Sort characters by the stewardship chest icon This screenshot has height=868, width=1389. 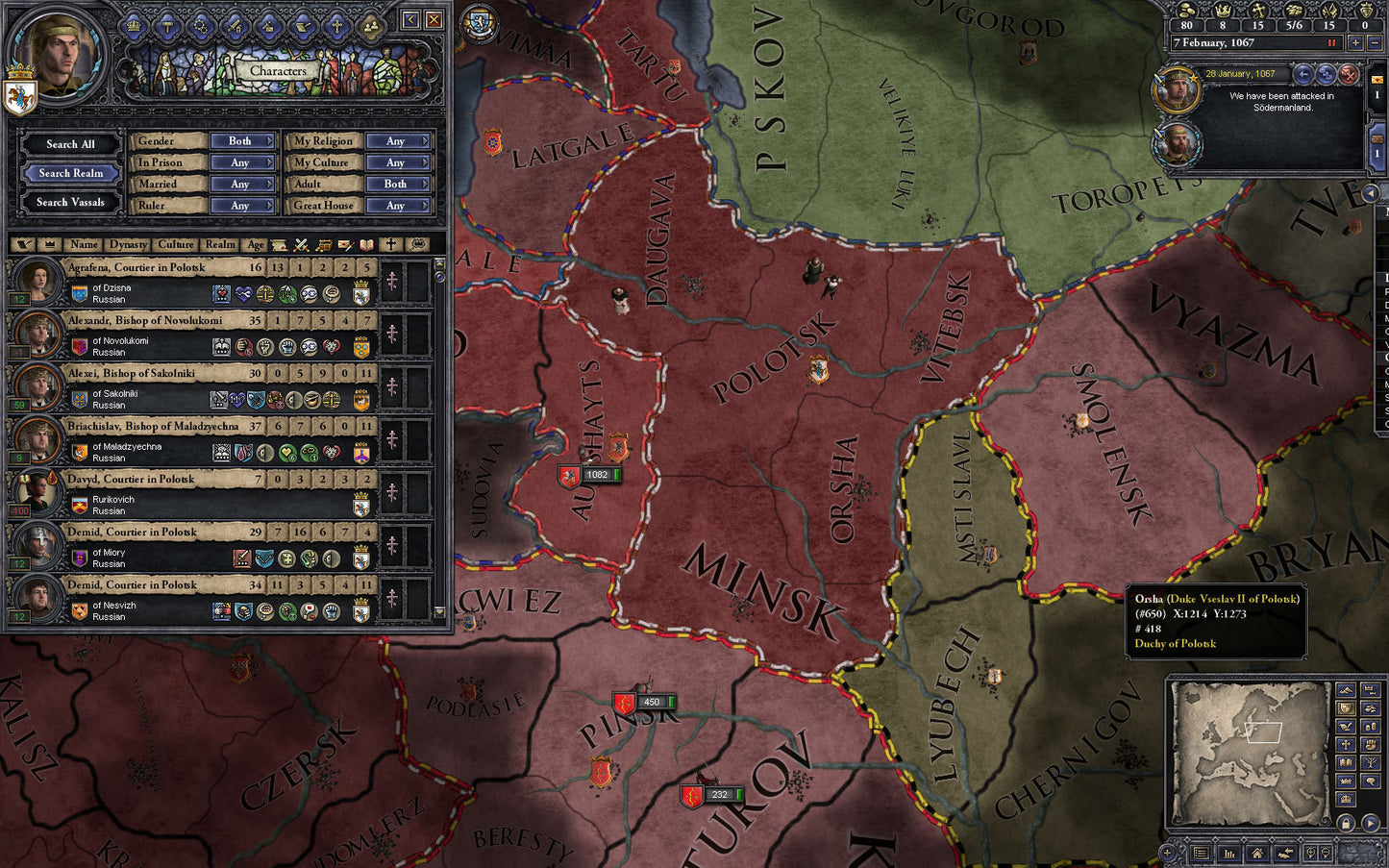click(325, 245)
